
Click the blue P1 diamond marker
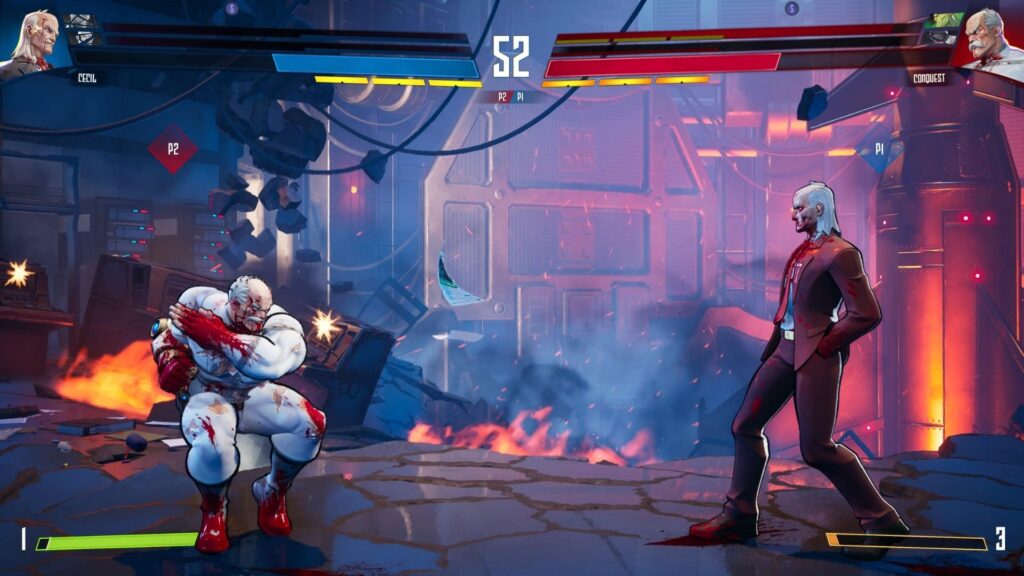(x=879, y=149)
